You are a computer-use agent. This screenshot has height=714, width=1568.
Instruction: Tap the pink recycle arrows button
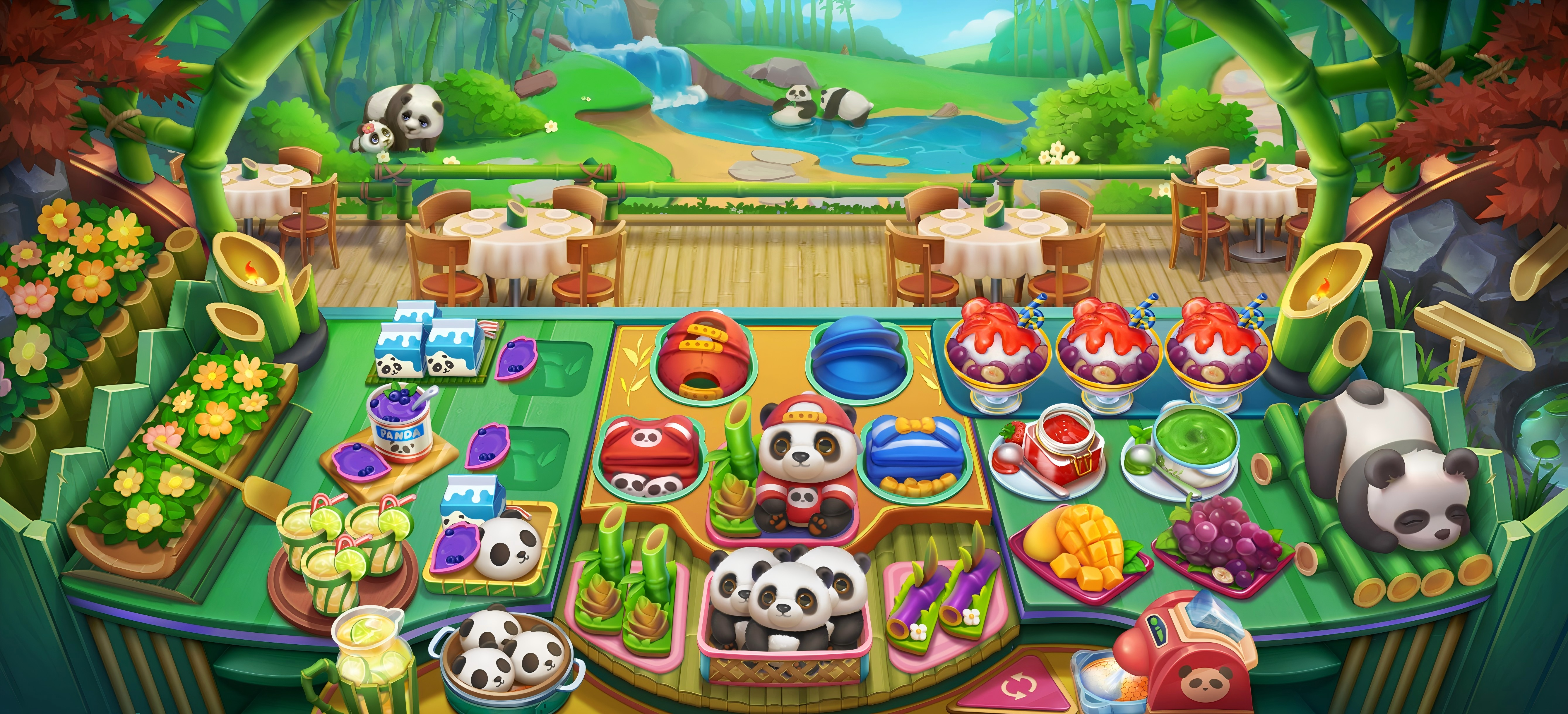click(1015, 689)
